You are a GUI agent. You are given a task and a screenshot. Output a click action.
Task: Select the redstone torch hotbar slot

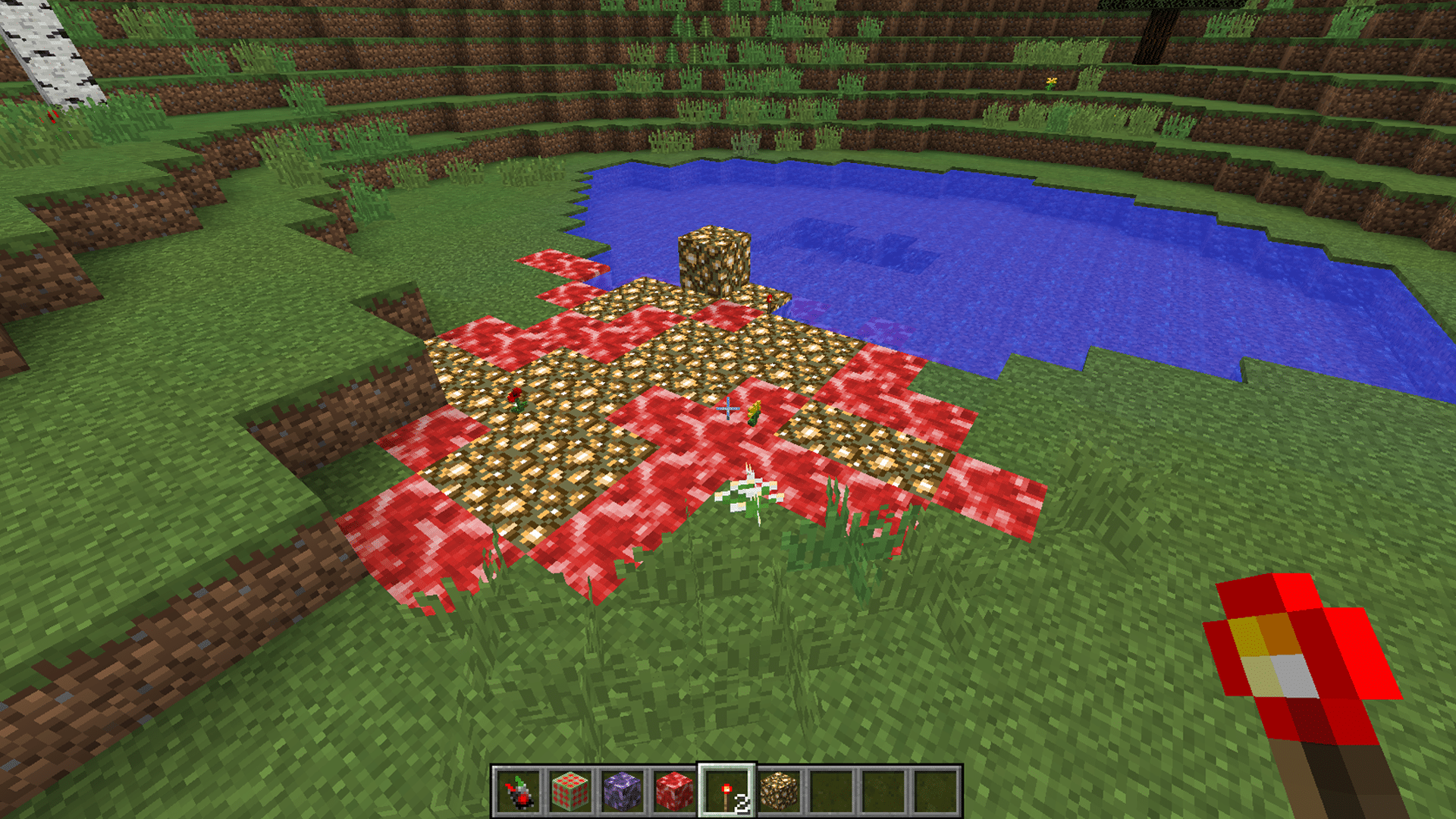[x=726, y=792]
